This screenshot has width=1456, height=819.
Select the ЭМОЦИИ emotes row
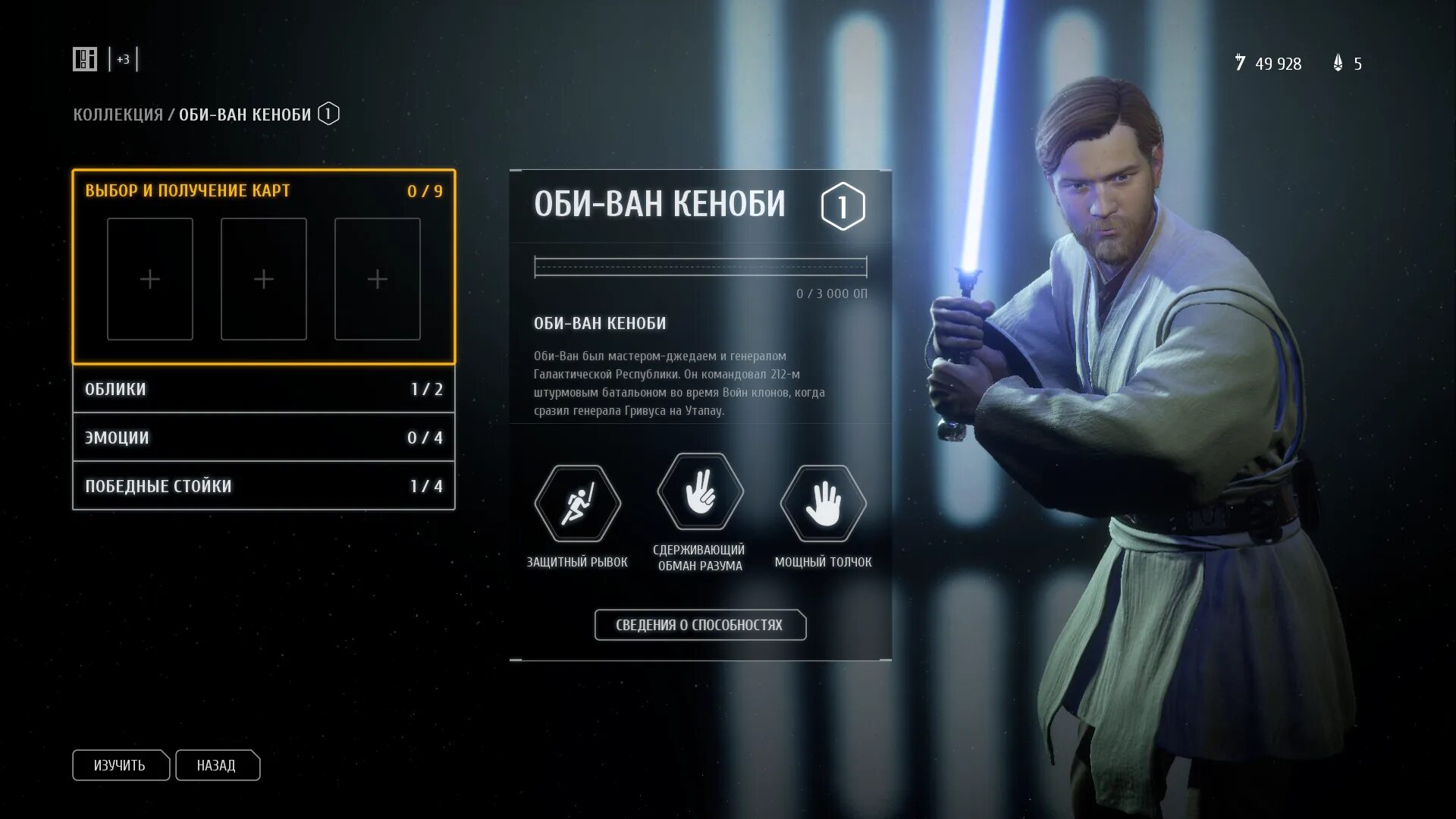pyautogui.click(x=263, y=438)
